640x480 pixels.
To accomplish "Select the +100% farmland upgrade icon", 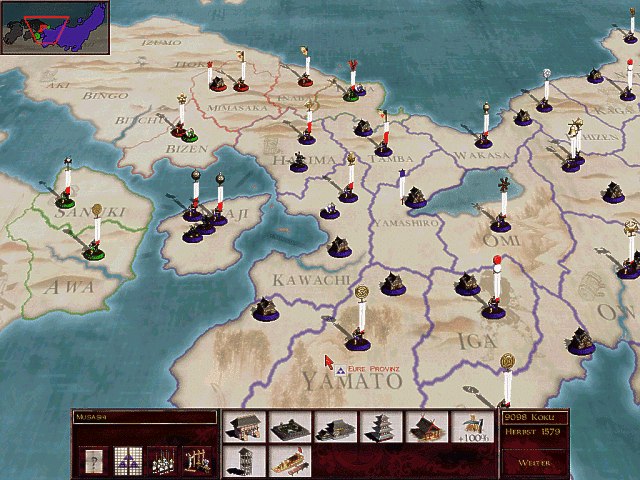I will (x=473, y=427).
